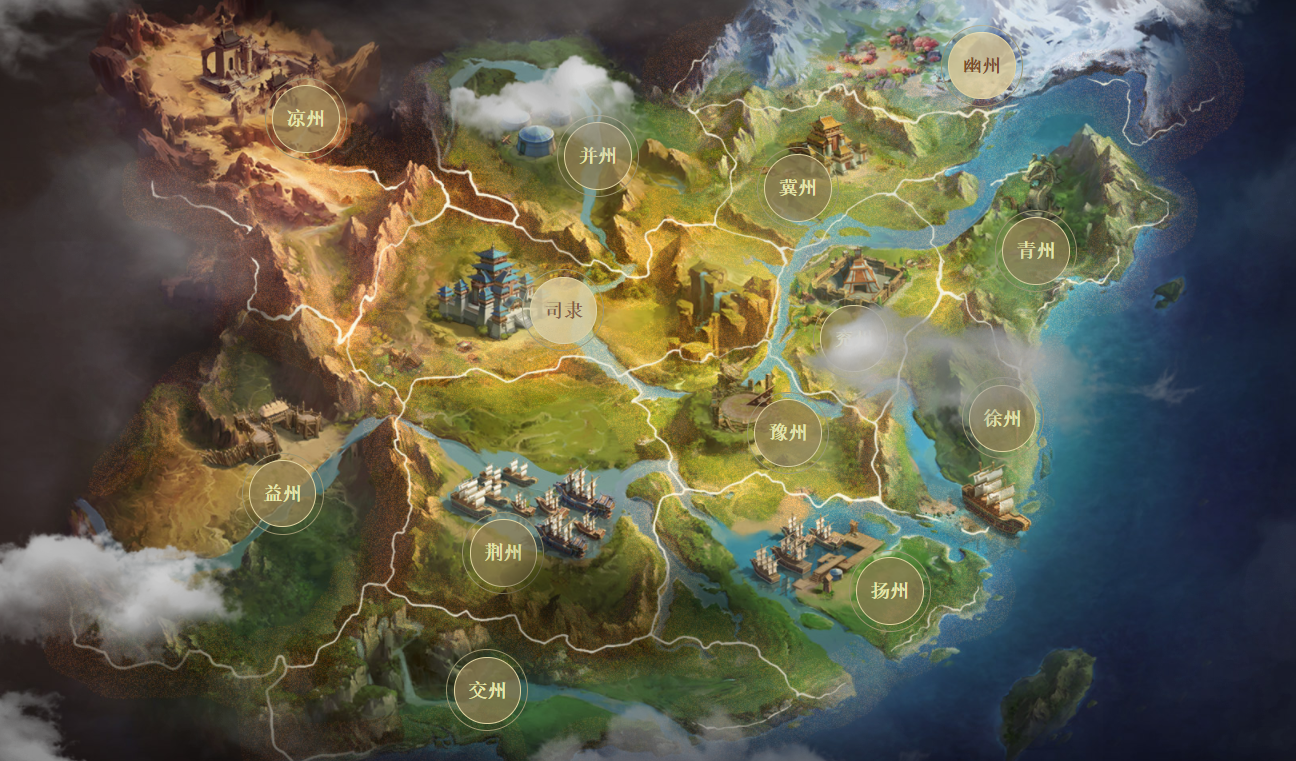Open the 并州 region badge
1296x761 pixels.
point(598,156)
